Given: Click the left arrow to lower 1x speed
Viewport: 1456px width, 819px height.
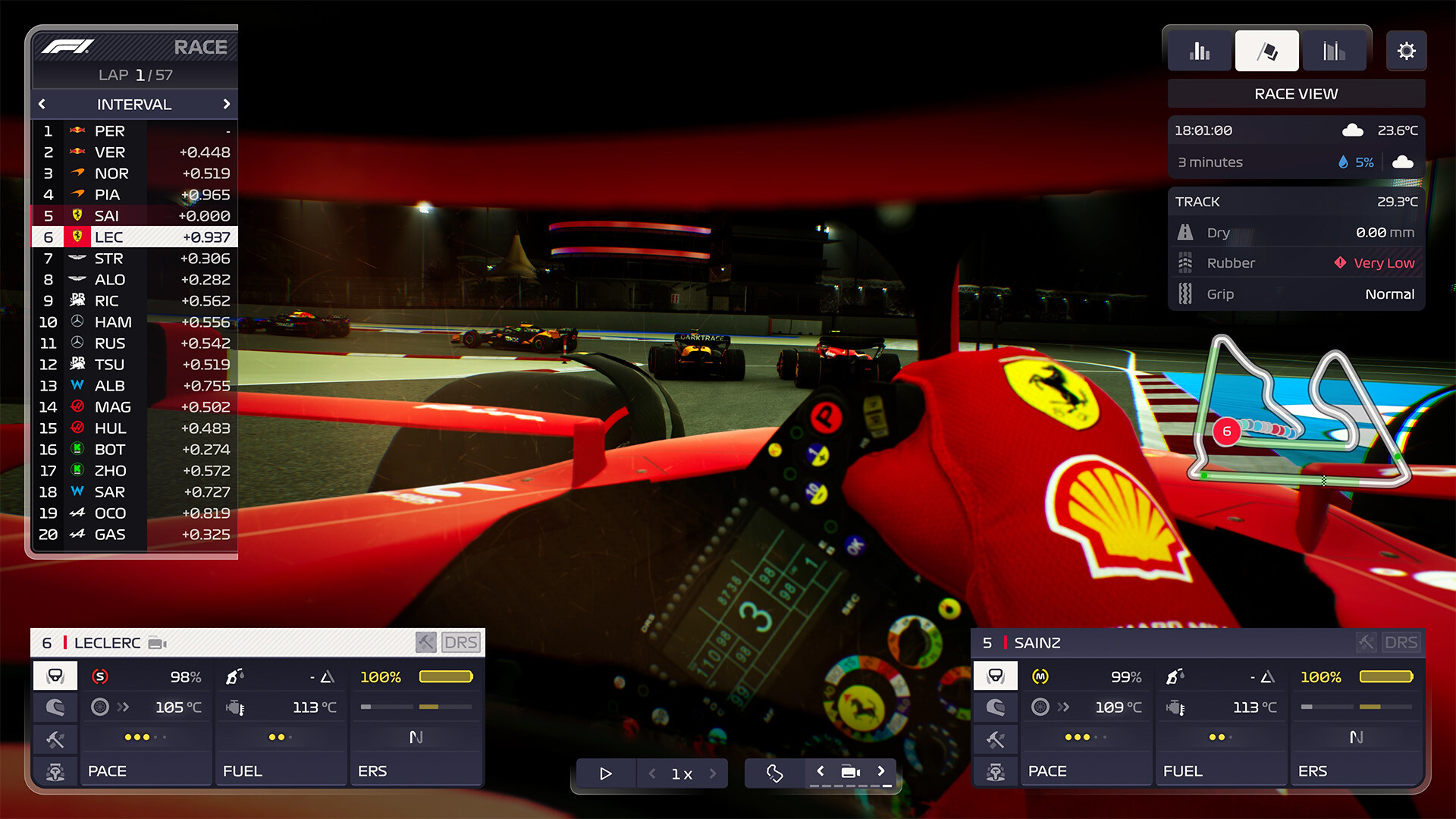Looking at the screenshot, I should [x=651, y=773].
